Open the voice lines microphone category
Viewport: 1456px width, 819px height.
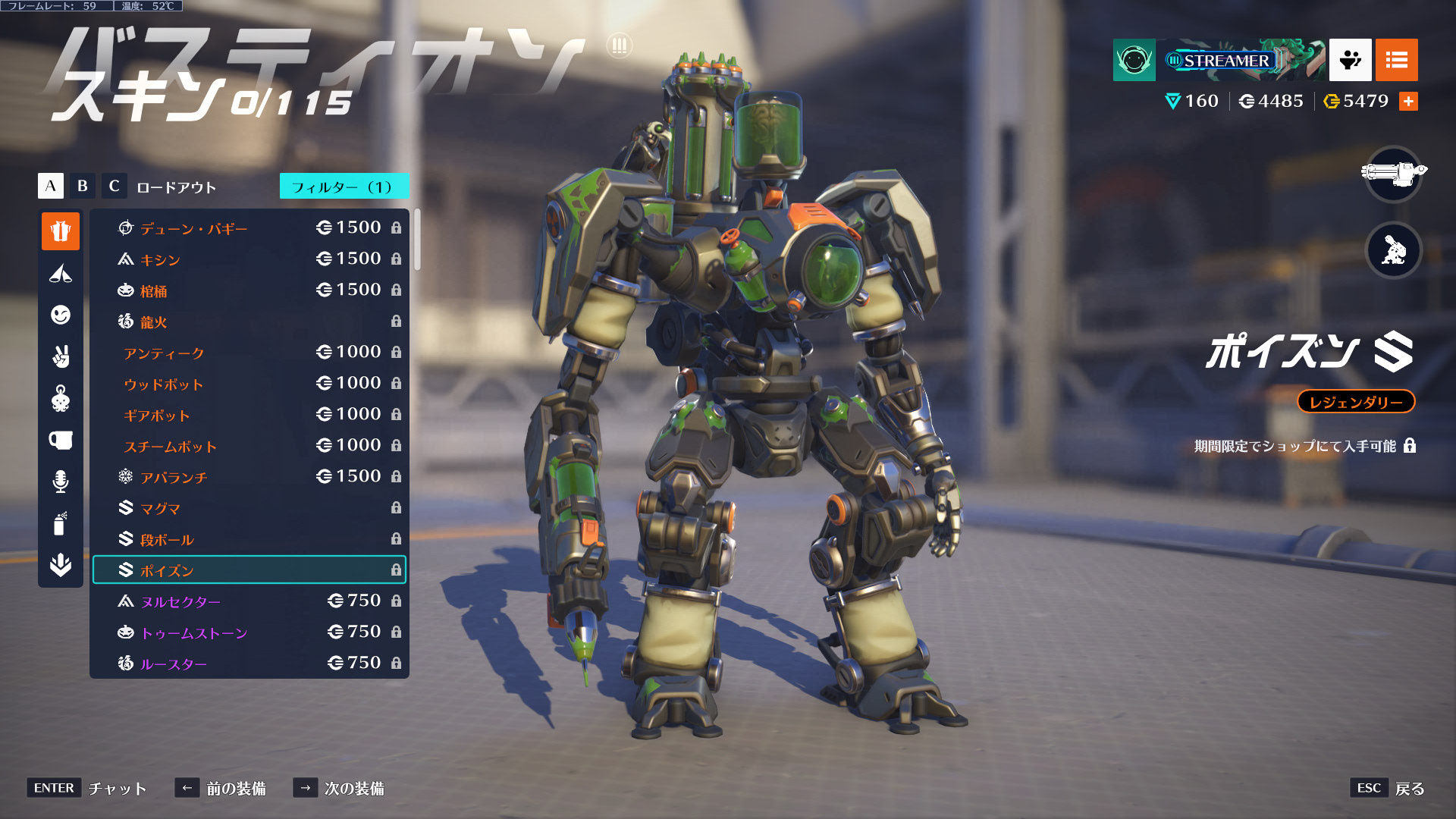(61, 482)
